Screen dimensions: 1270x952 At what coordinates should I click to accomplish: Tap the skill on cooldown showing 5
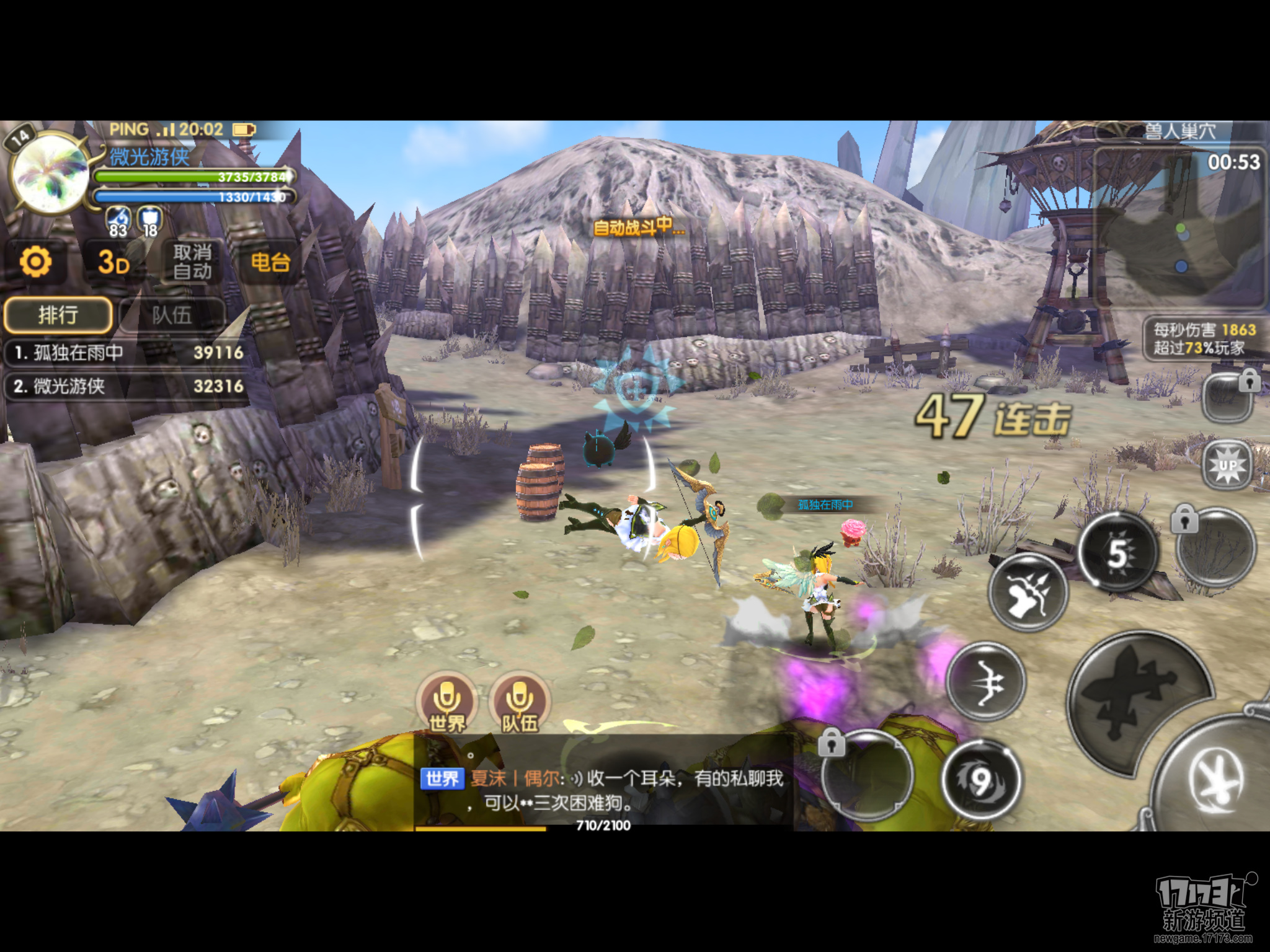pos(1118,552)
